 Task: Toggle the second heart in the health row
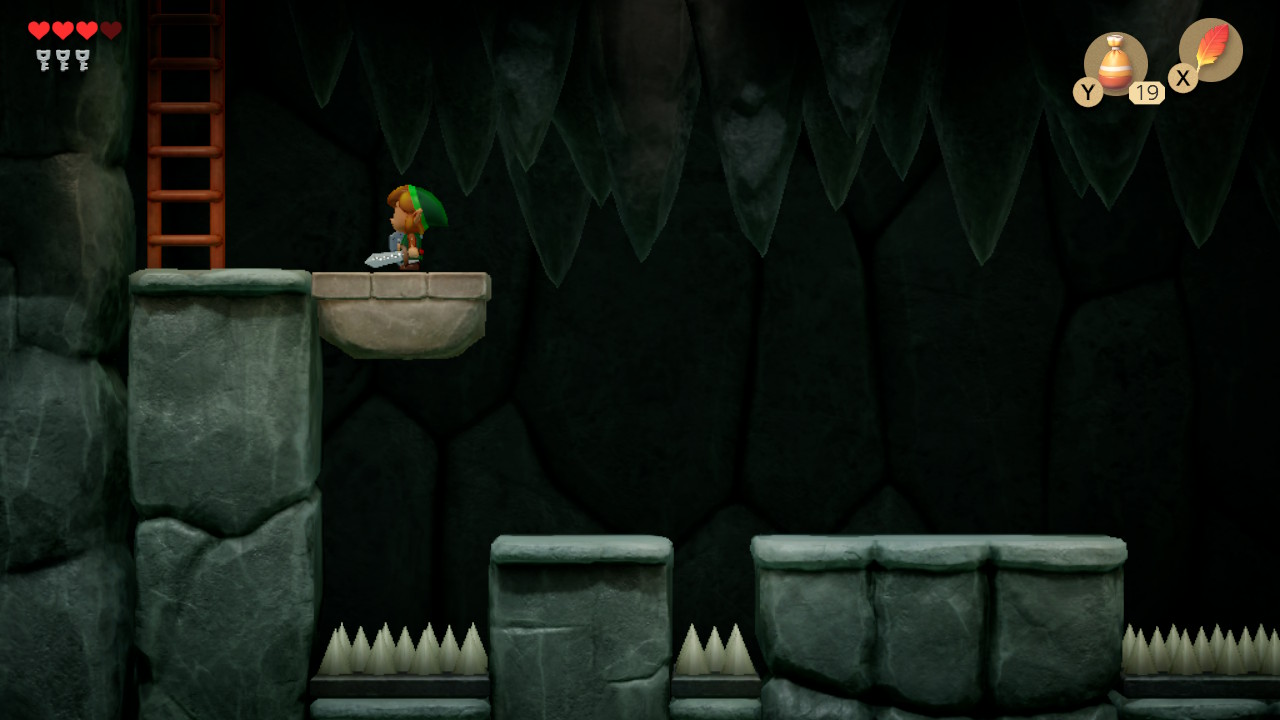(61, 29)
